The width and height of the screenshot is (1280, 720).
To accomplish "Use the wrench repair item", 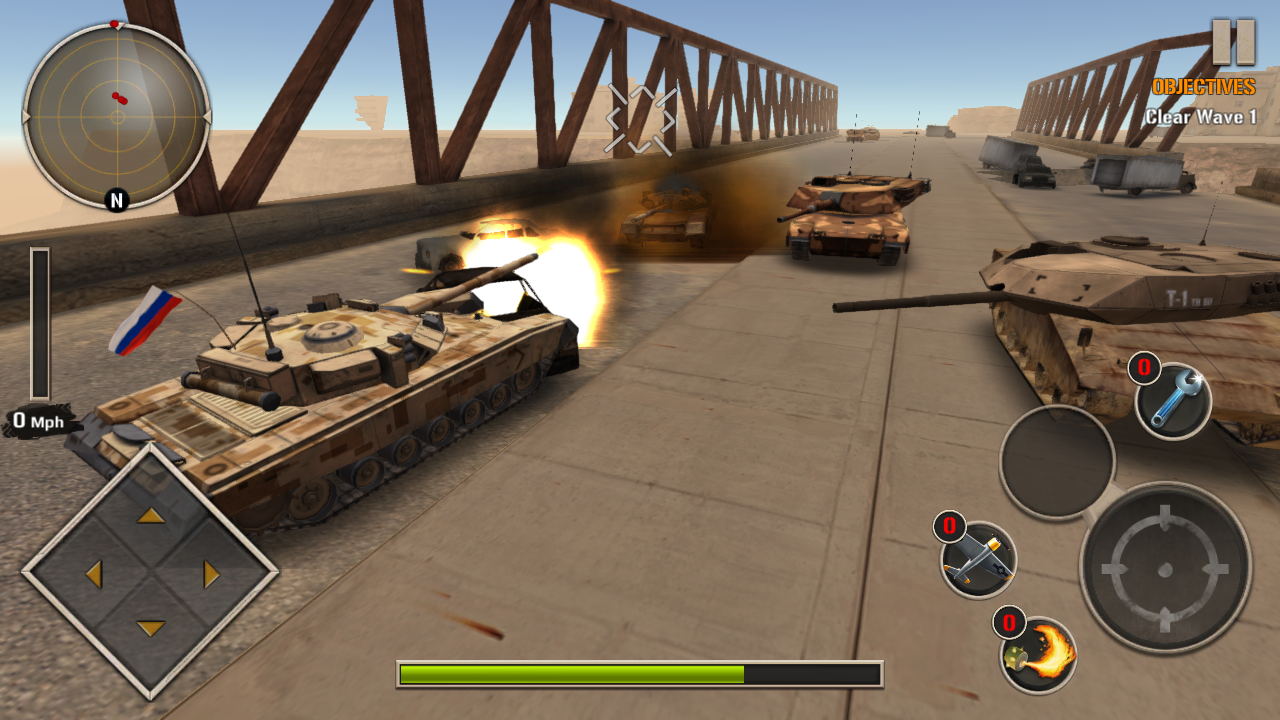I will 1173,401.
